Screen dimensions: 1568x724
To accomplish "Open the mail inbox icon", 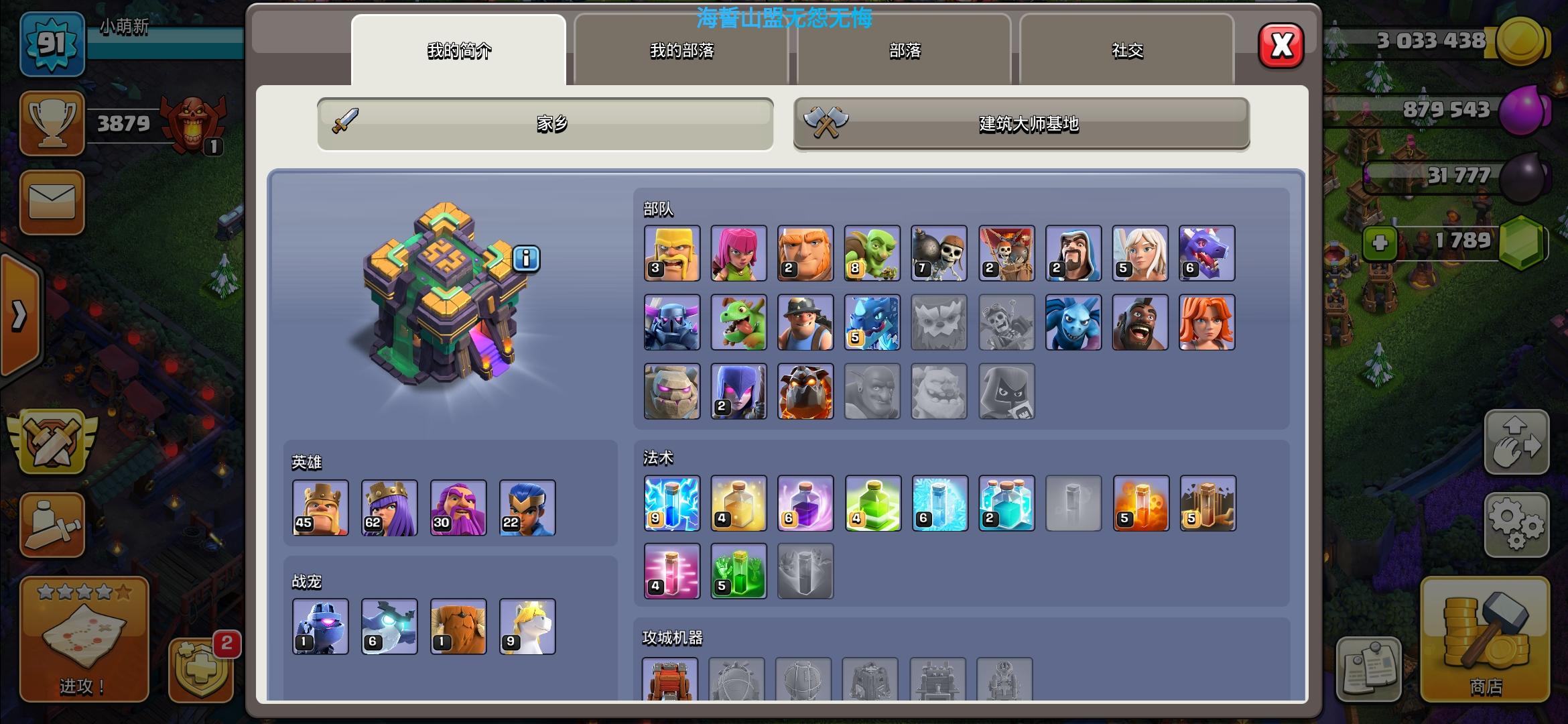I will (52, 203).
